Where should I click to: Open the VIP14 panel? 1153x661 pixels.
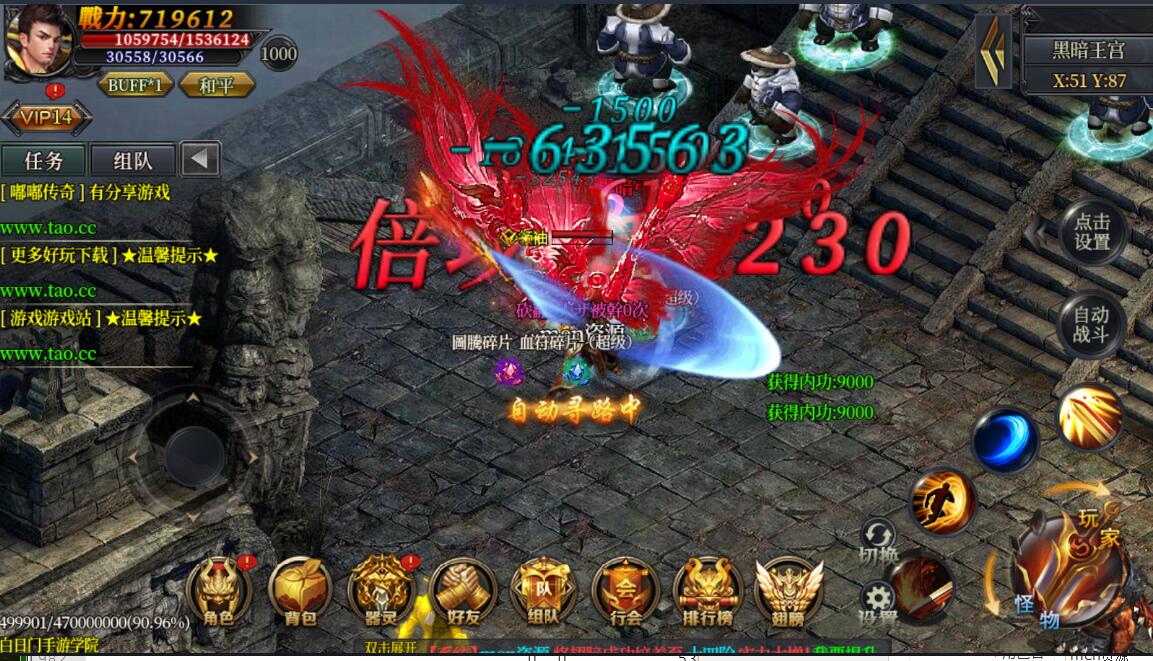pos(46,118)
